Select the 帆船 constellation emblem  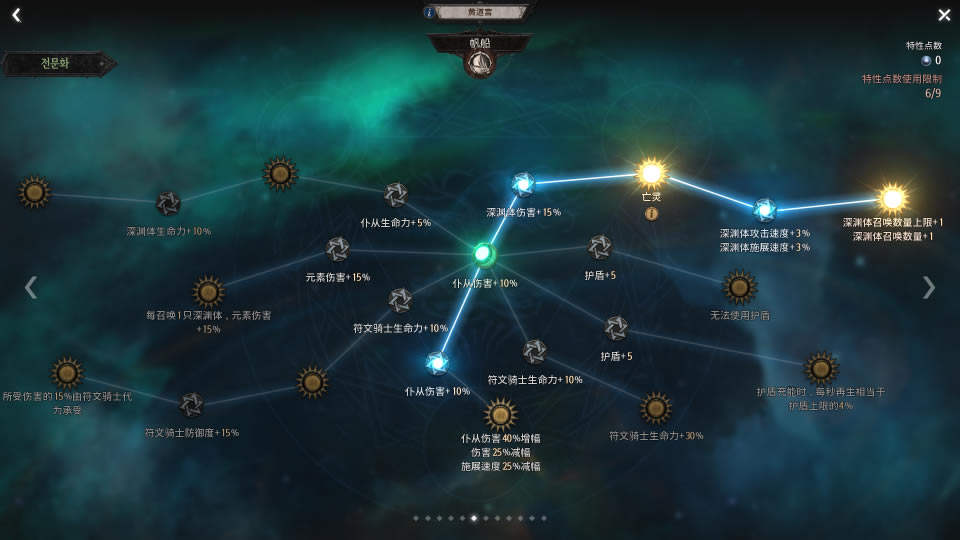coord(480,62)
